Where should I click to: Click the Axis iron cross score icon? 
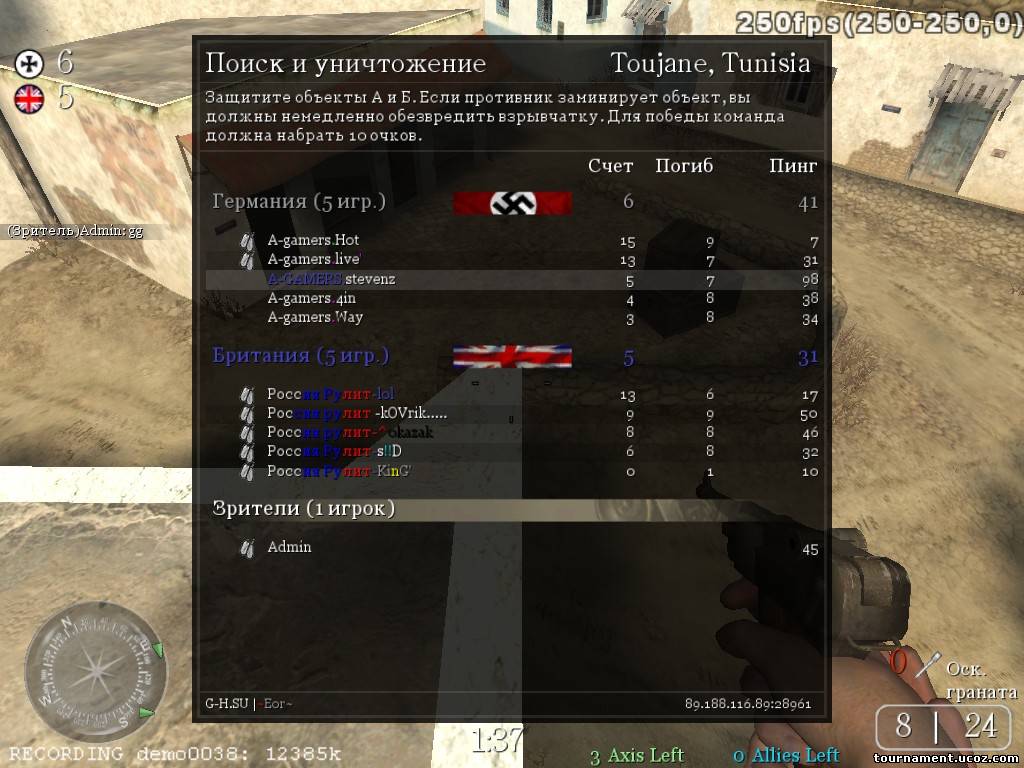click(29, 64)
